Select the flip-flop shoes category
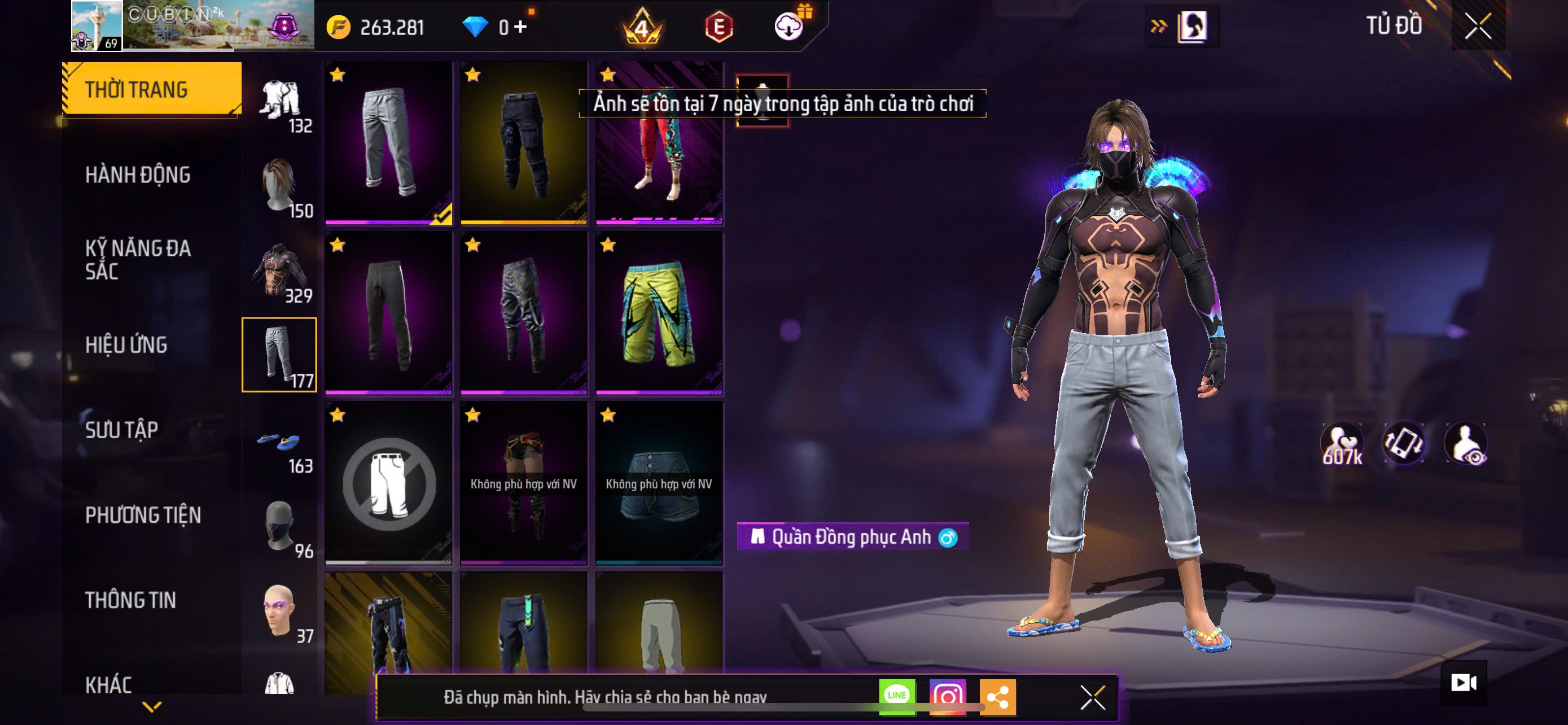Image resolution: width=1568 pixels, height=725 pixels. click(x=279, y=441)
